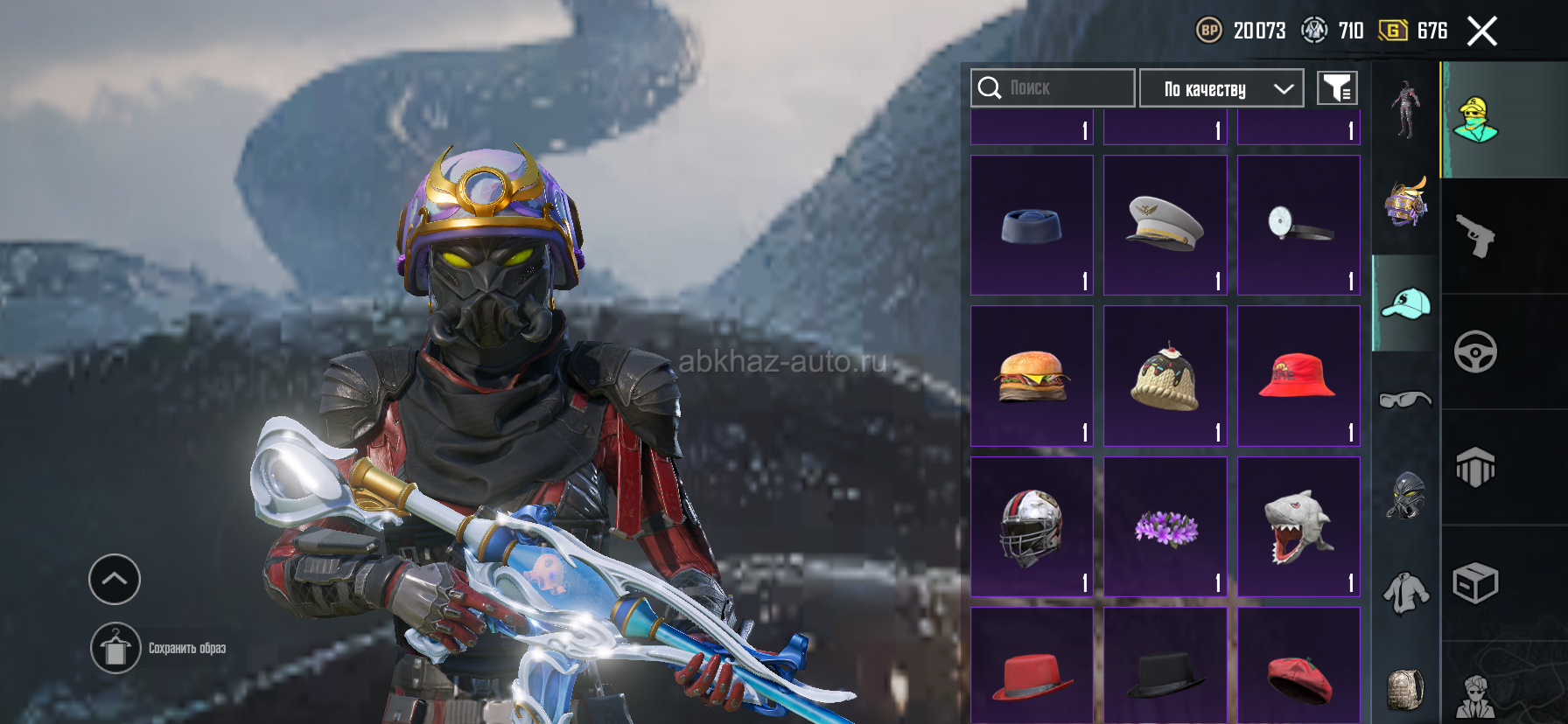The image size is (1568, 724).
Task: Open the inventory filter funnel button
Action: click(1337, 88)
